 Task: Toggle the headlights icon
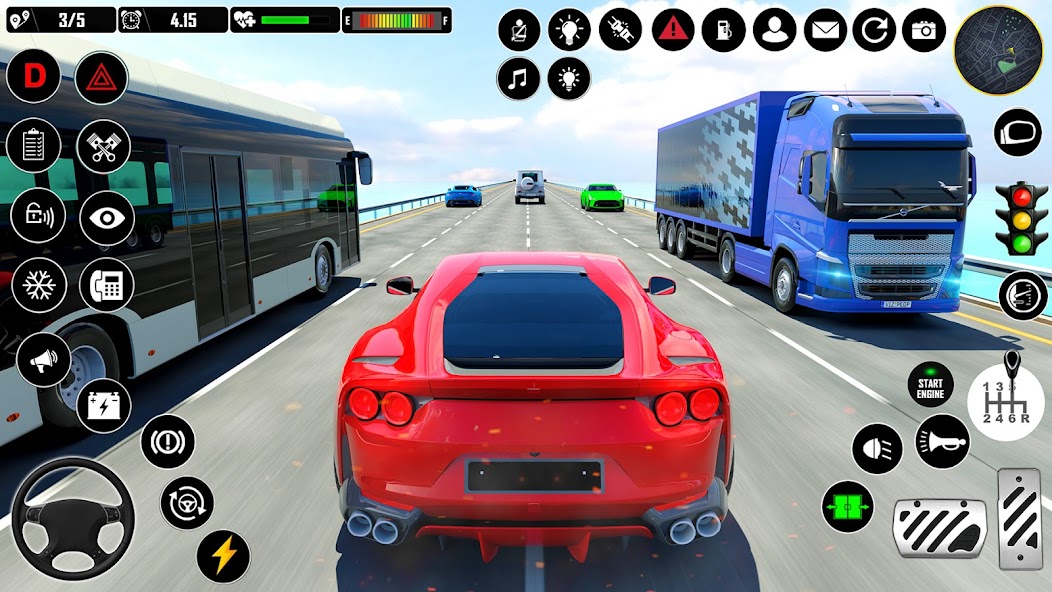pos(877,449)
